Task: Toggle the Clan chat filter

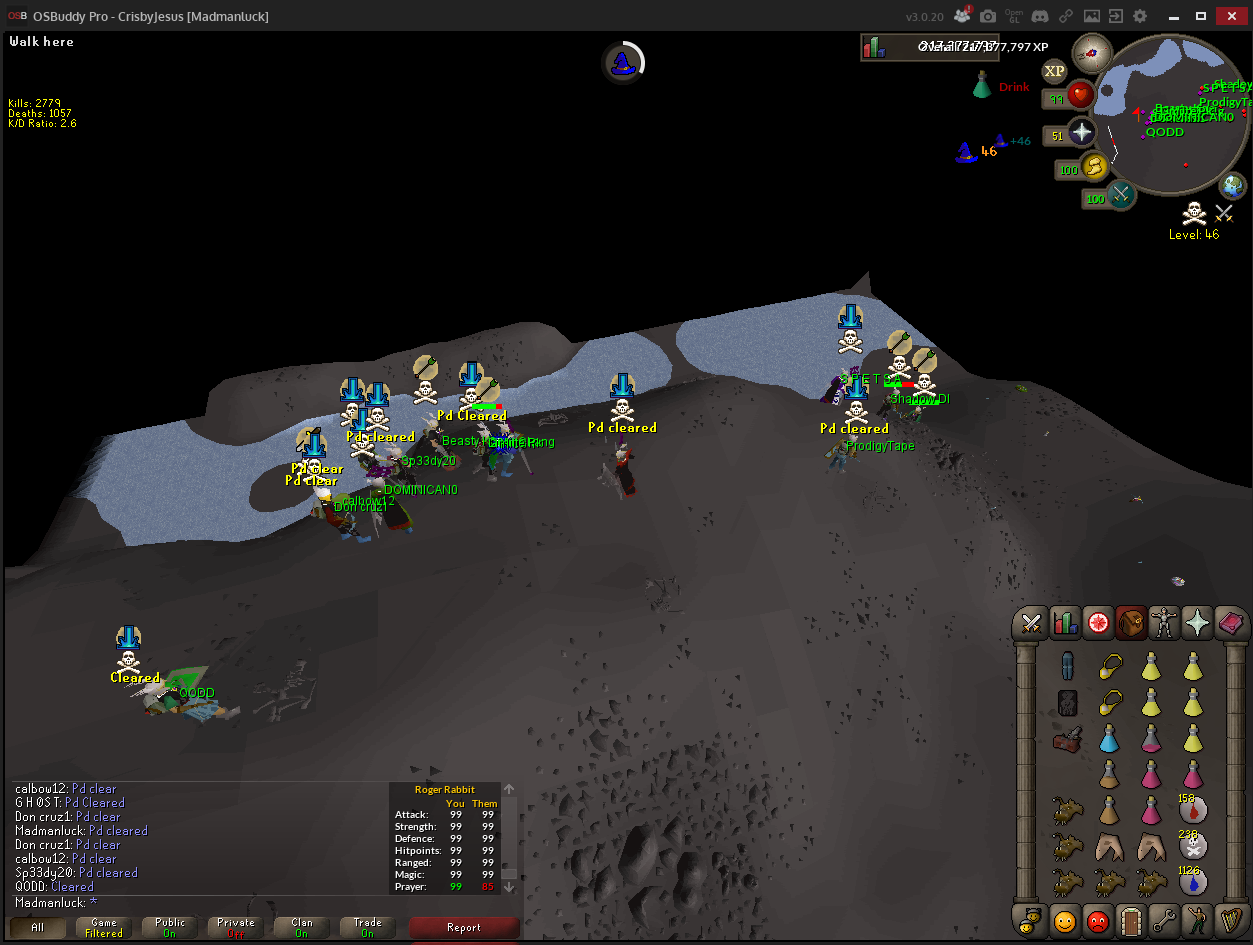Action: point(302,928)
